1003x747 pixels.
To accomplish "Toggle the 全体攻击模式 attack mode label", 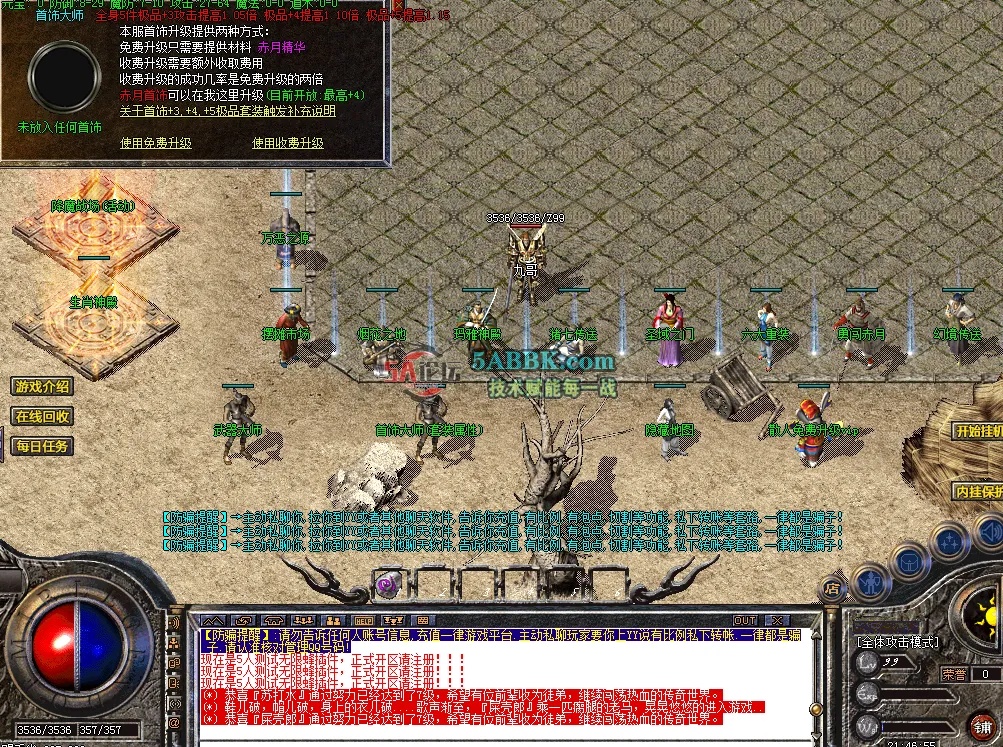I will [896, 640].
